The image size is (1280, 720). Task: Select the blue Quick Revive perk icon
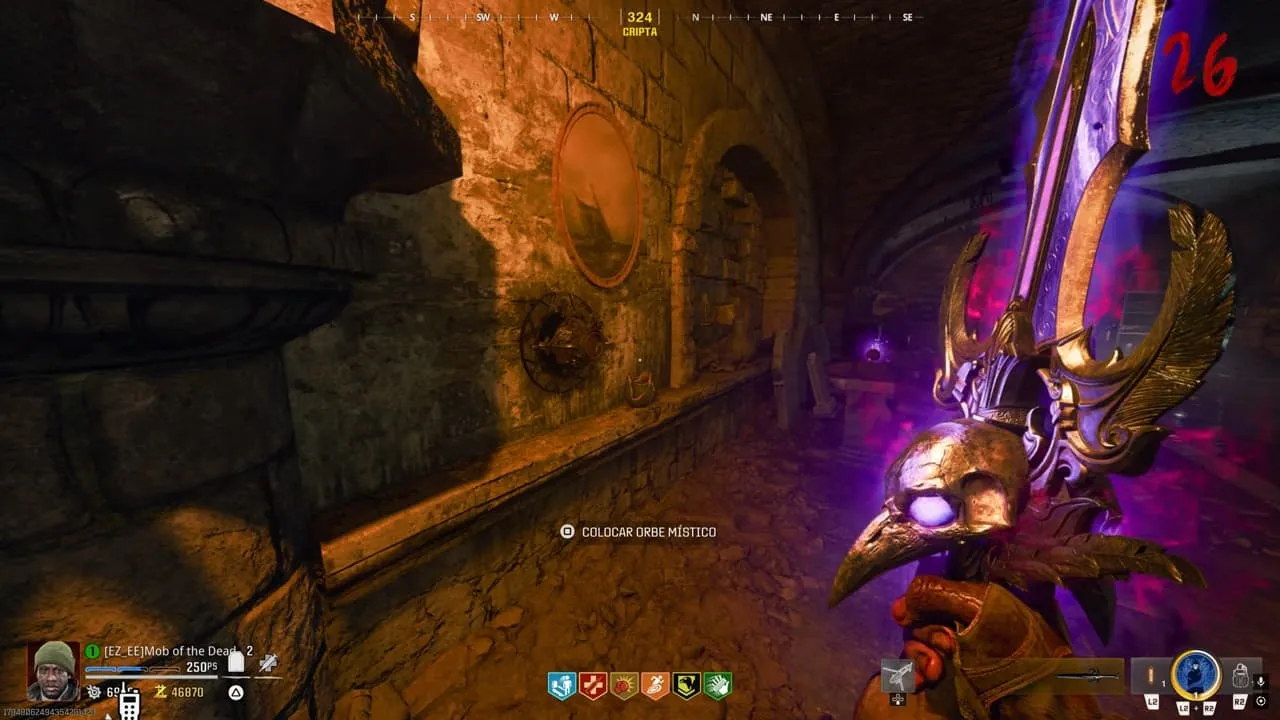click(x=562, y=686)
